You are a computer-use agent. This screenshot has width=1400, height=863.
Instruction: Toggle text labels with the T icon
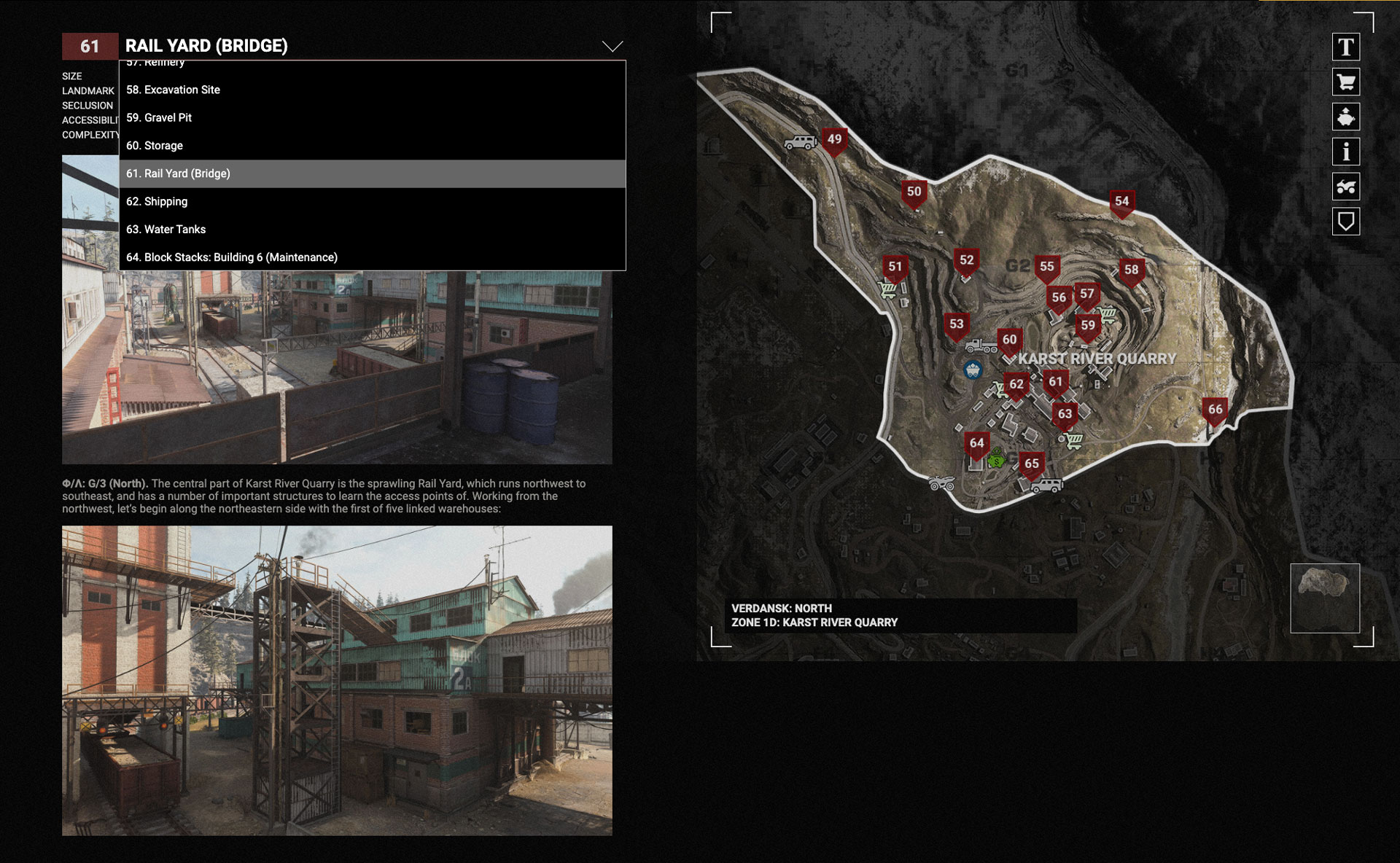pos(1346,47)
